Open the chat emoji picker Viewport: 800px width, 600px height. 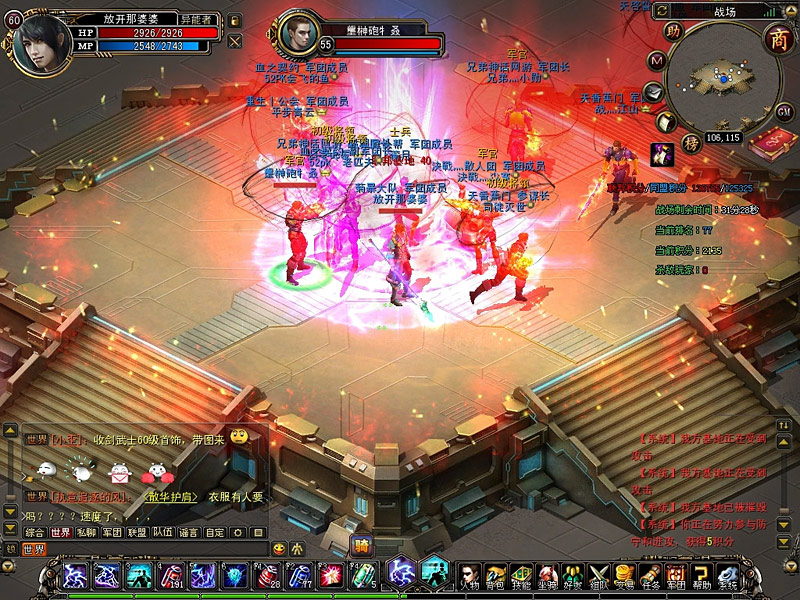click(x=278, y=549)
